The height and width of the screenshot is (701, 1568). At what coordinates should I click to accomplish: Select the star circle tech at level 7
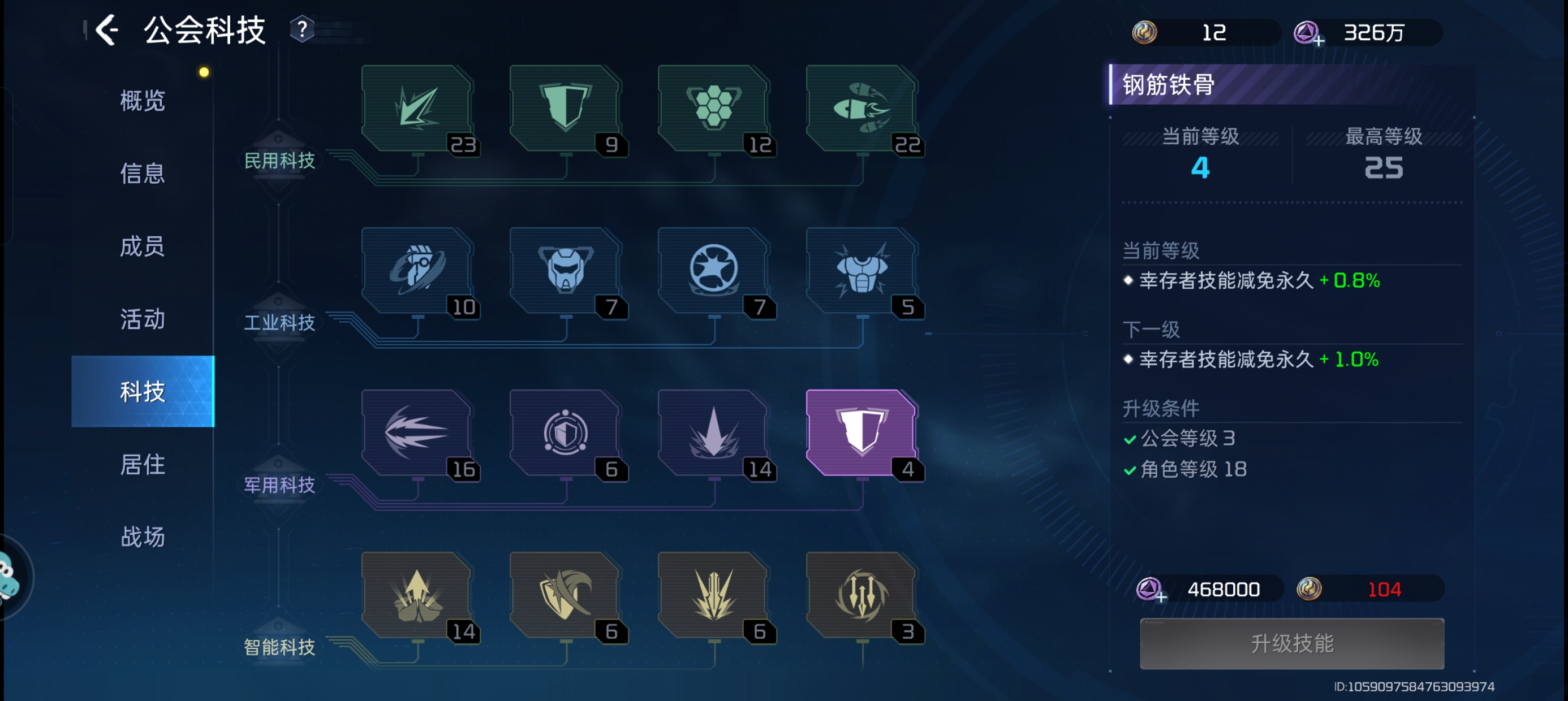(x=713, y=270)
